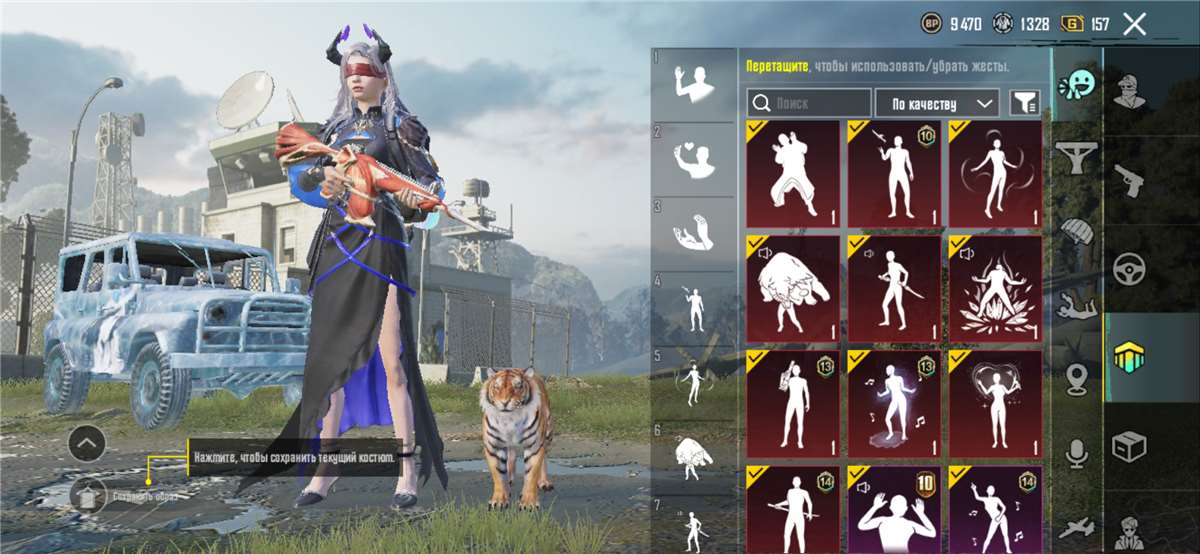Select the heart gesture emote in slot 2
Screen dimensions: 1200x554
click(693, 159)
